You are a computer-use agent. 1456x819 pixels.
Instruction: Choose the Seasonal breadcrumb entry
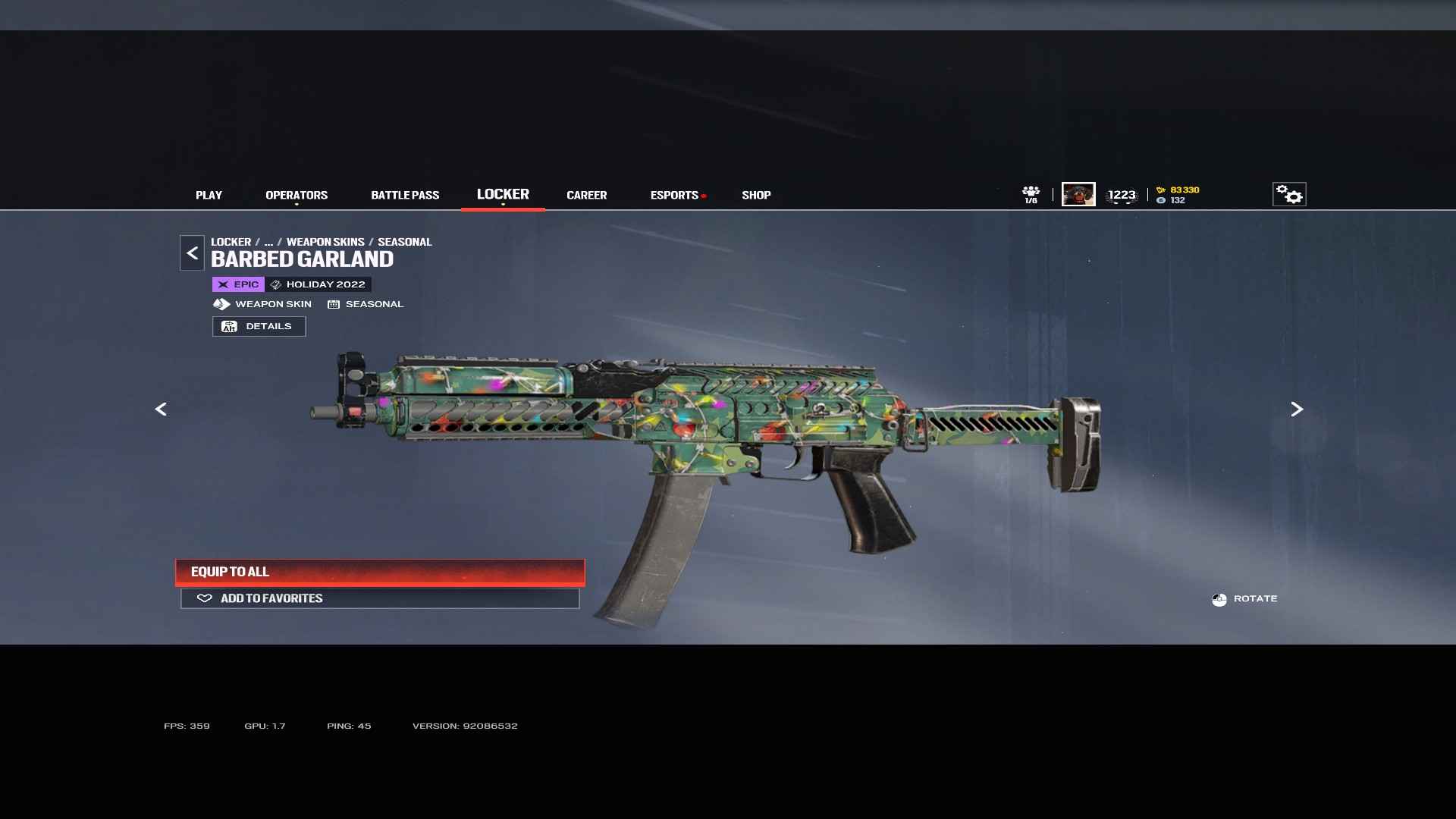[404, 242]
